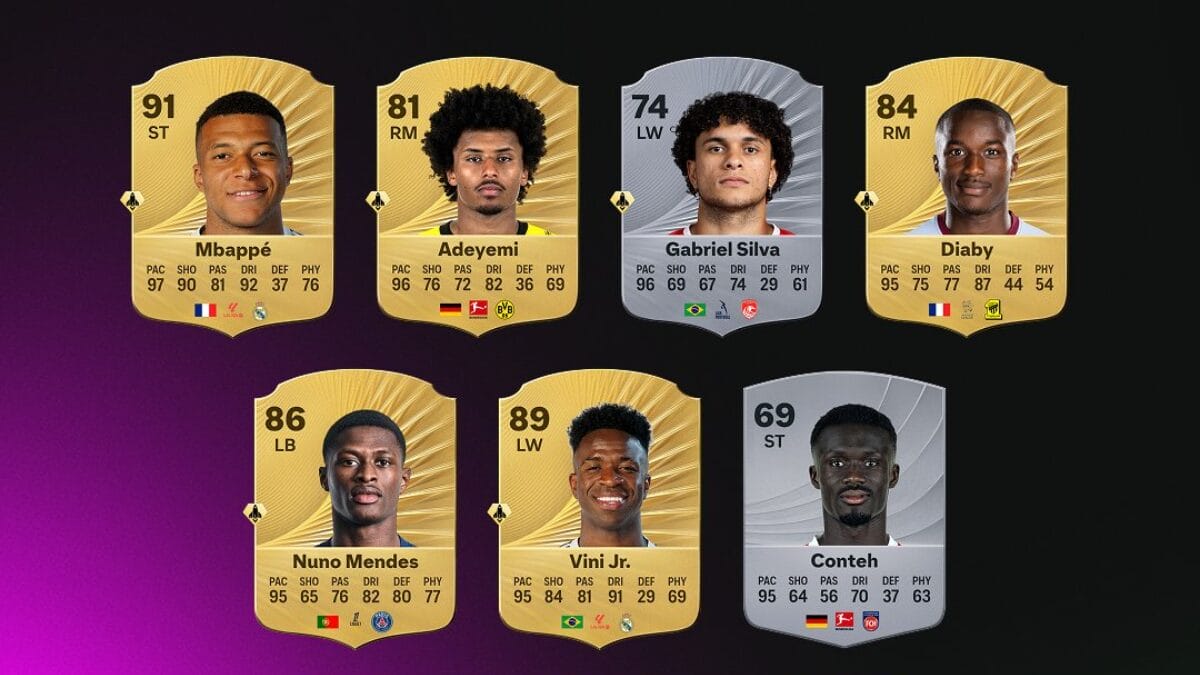Screen dimensions: 1200x675
Task: Choose the Vini Jr. 89 LW card
Action: (600, 508)
